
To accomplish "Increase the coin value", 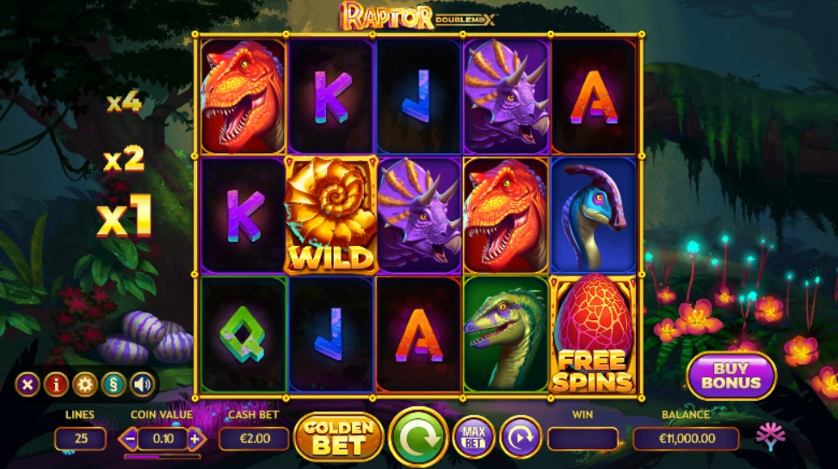I will point(194,438).
